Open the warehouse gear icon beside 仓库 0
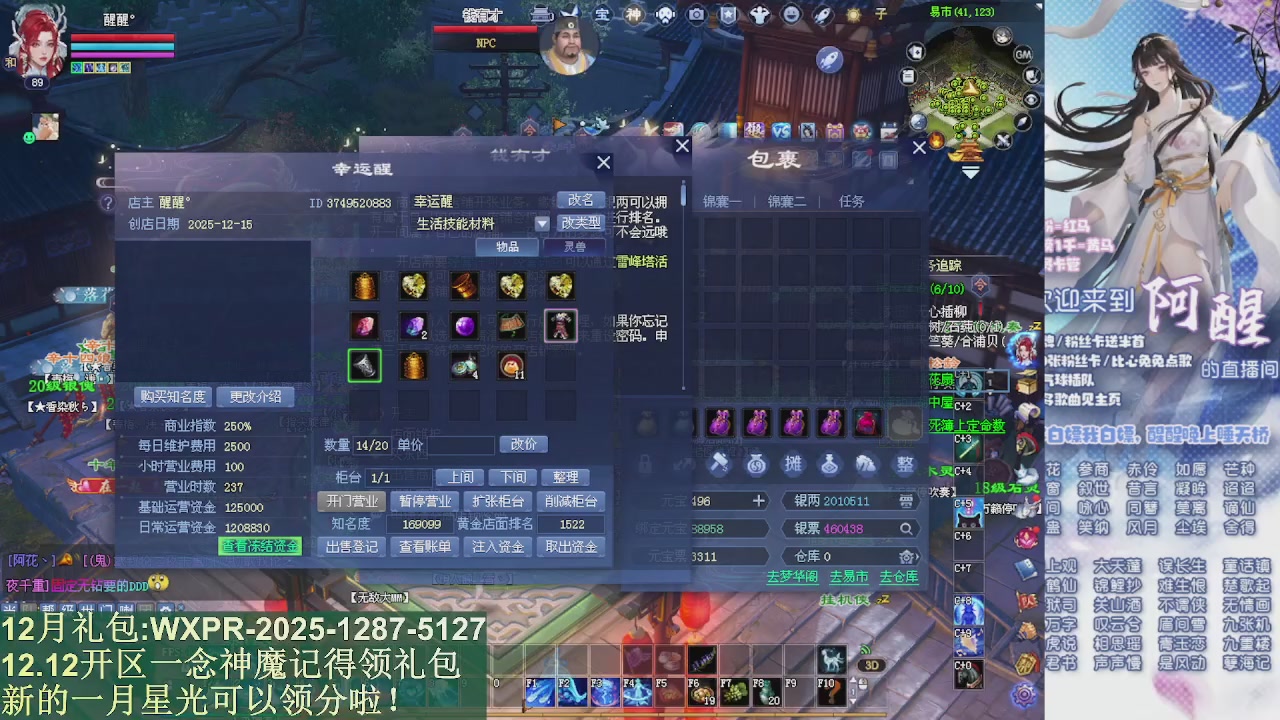 (907, 557)
